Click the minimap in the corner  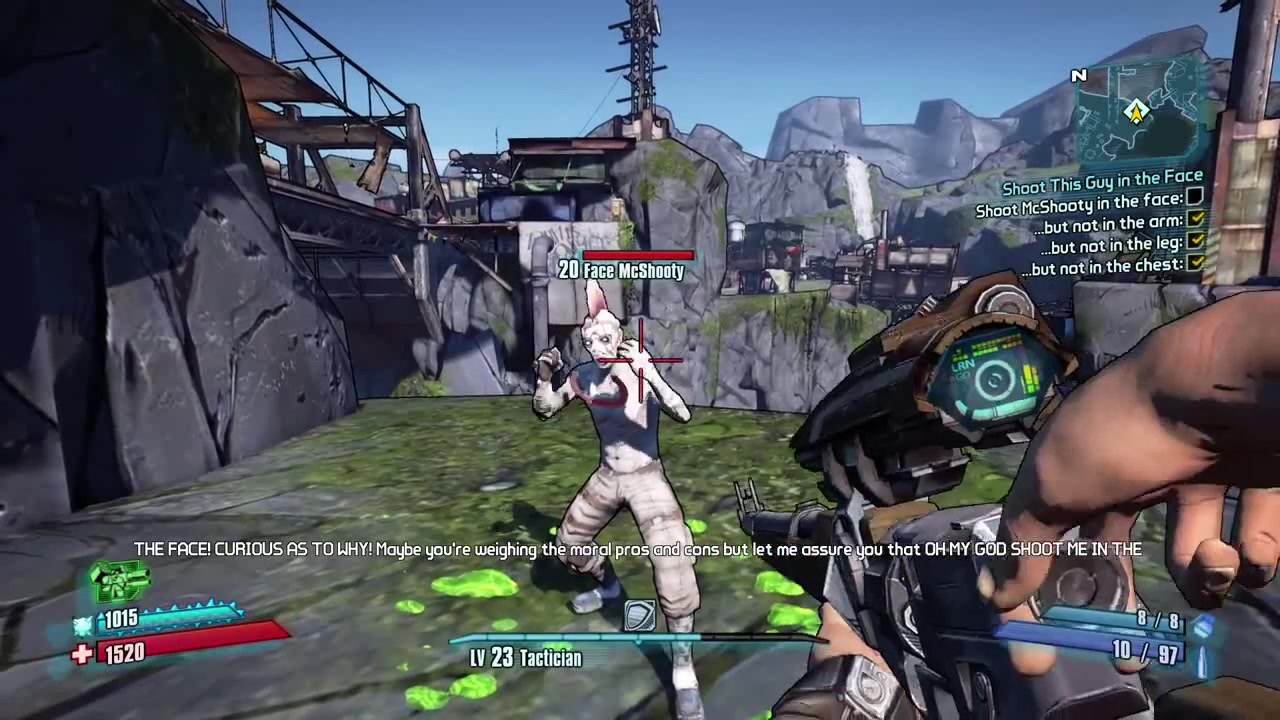pos(1137,110)
